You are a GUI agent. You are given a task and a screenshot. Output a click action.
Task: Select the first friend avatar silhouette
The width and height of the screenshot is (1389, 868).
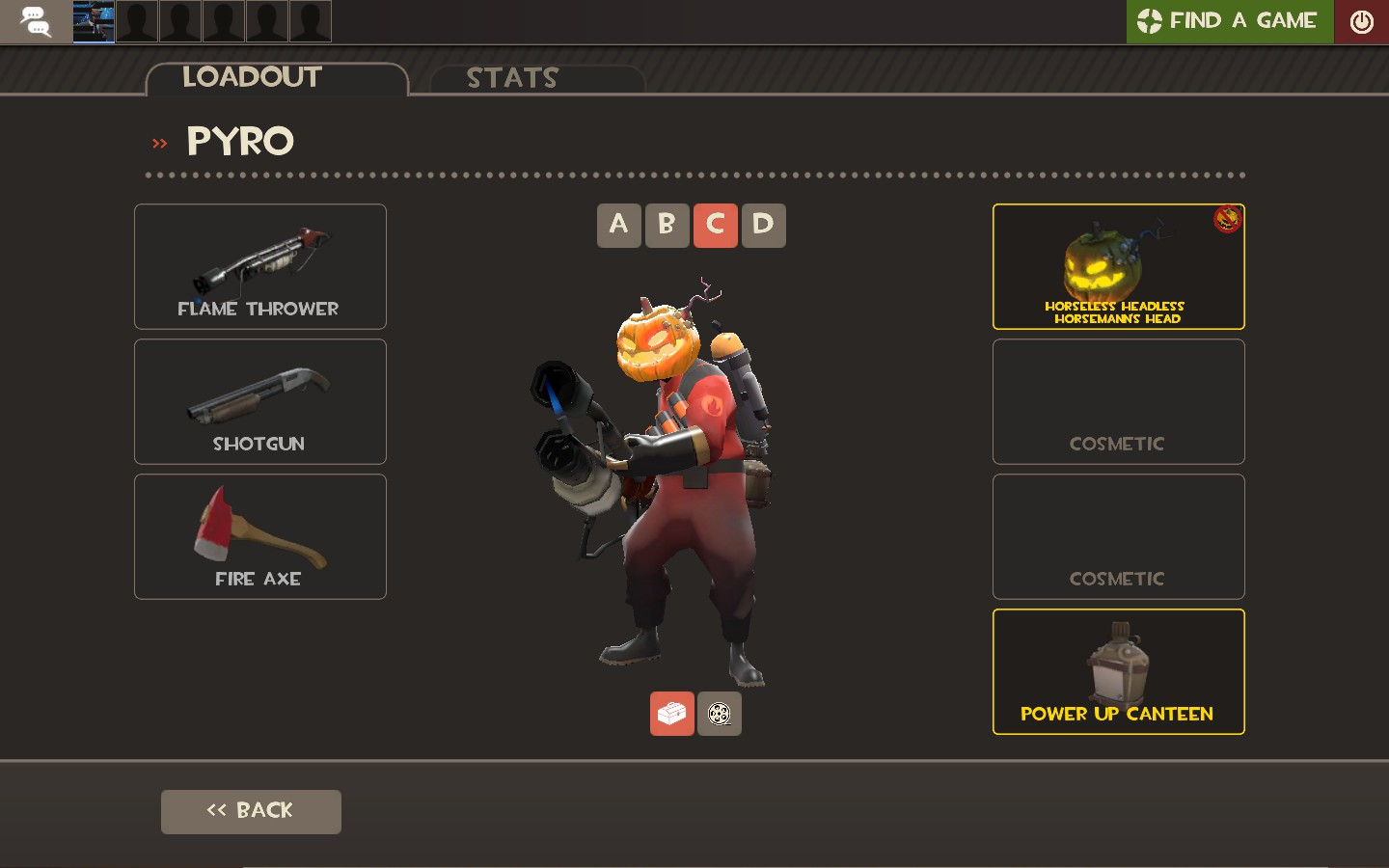pyautogui.click(x=137, y=21)
